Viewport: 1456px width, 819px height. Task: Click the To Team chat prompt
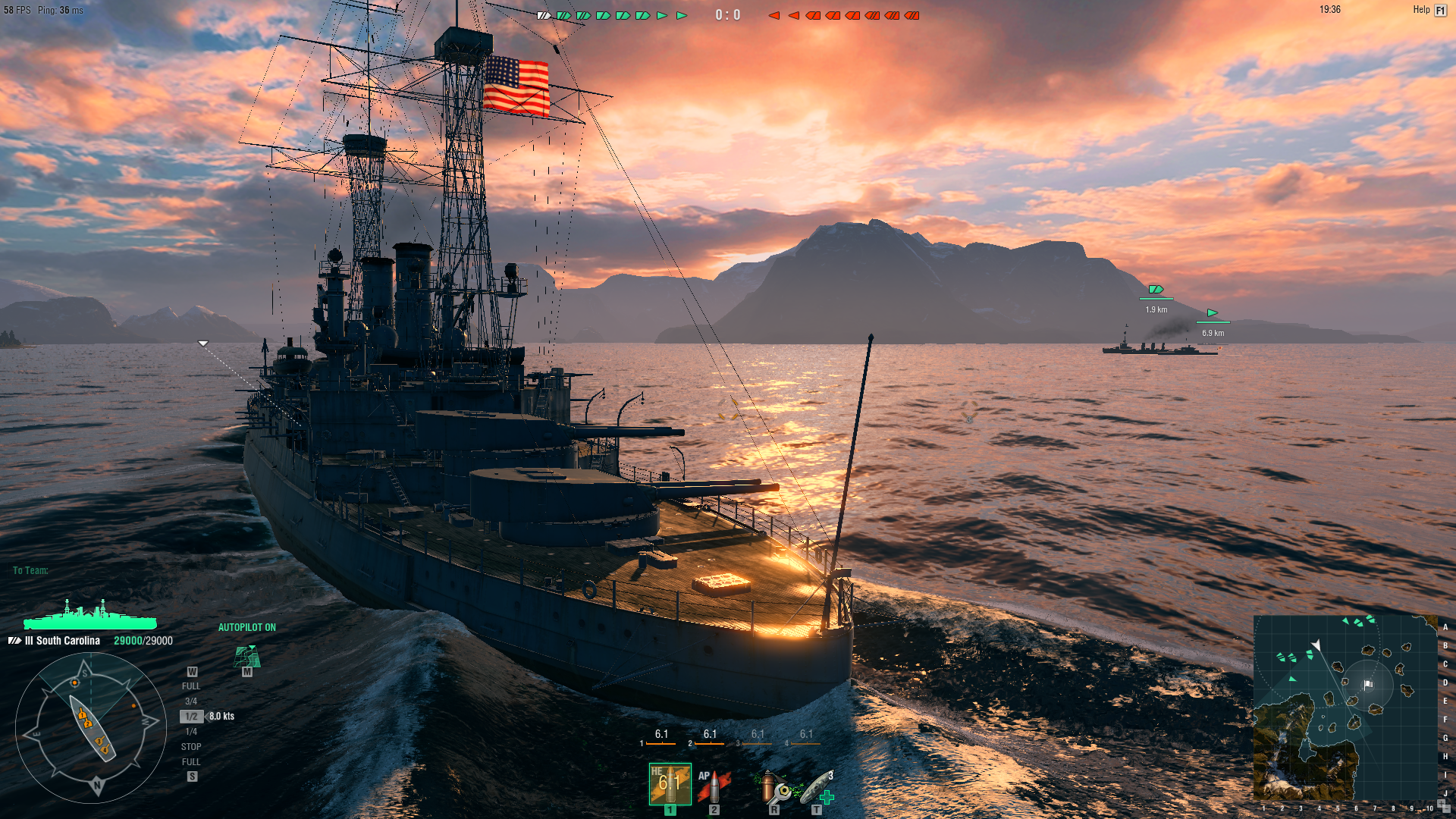click(x=30, y=570)
